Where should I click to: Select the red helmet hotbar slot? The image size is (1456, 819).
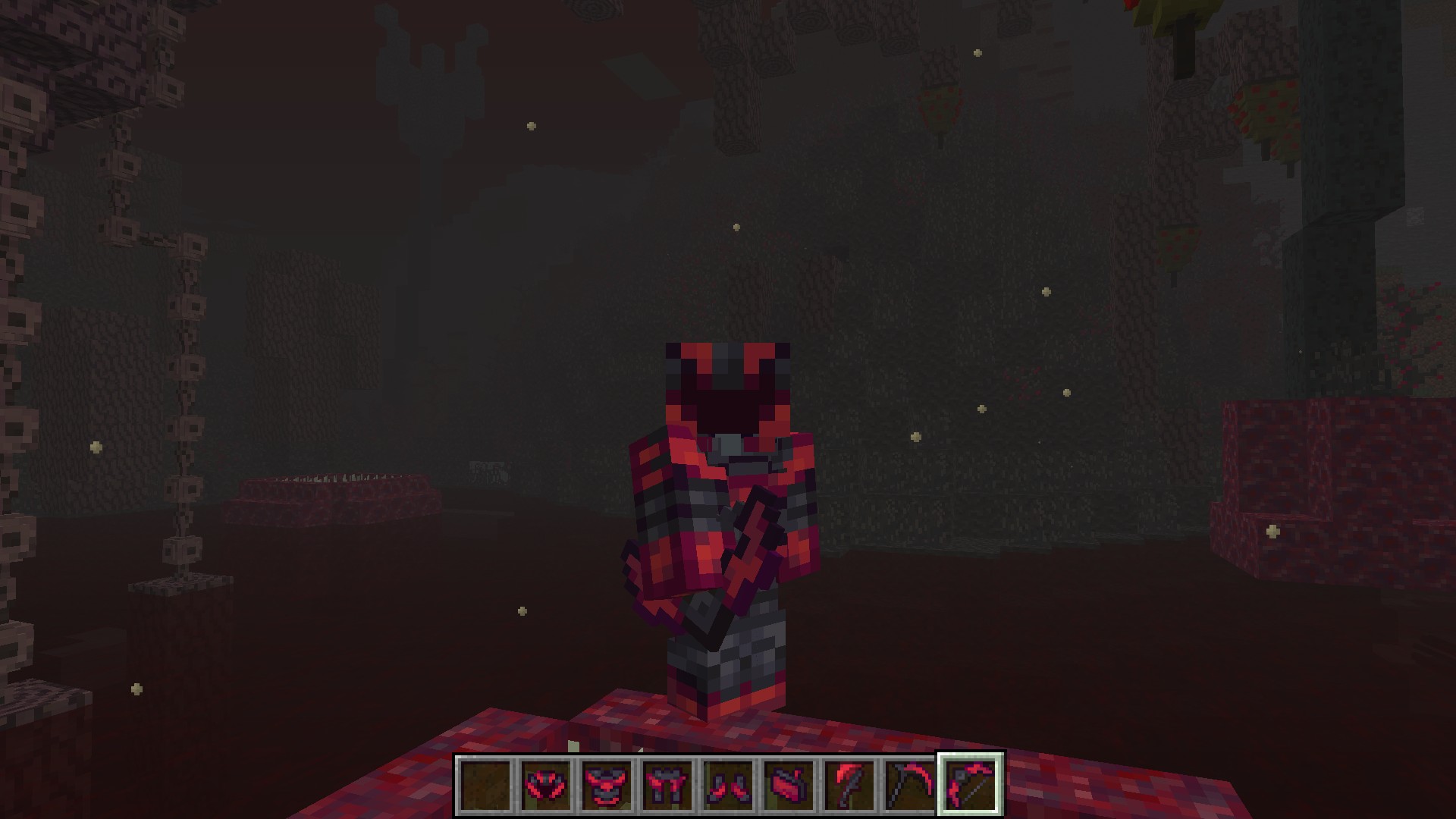tap(547, 785)
